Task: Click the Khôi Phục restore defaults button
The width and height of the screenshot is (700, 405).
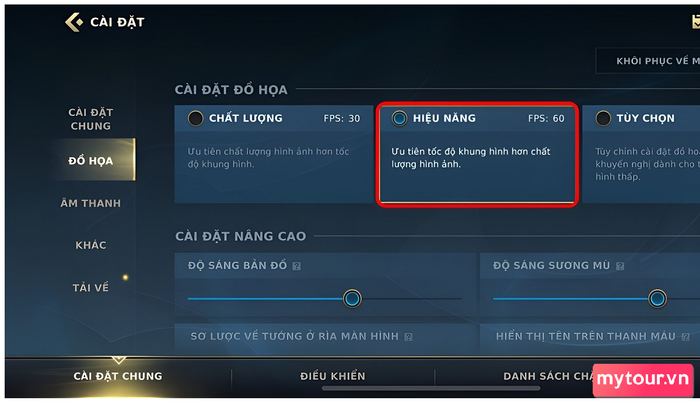Action: [648, 61]
